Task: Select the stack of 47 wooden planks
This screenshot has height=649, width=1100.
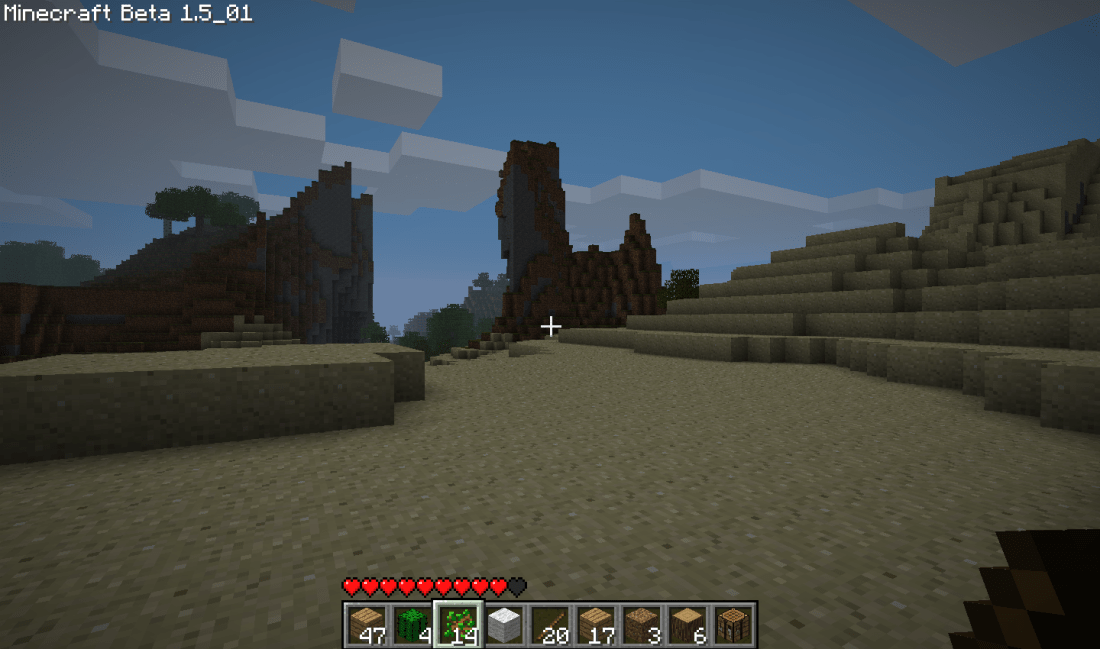Action: [366, 624]
